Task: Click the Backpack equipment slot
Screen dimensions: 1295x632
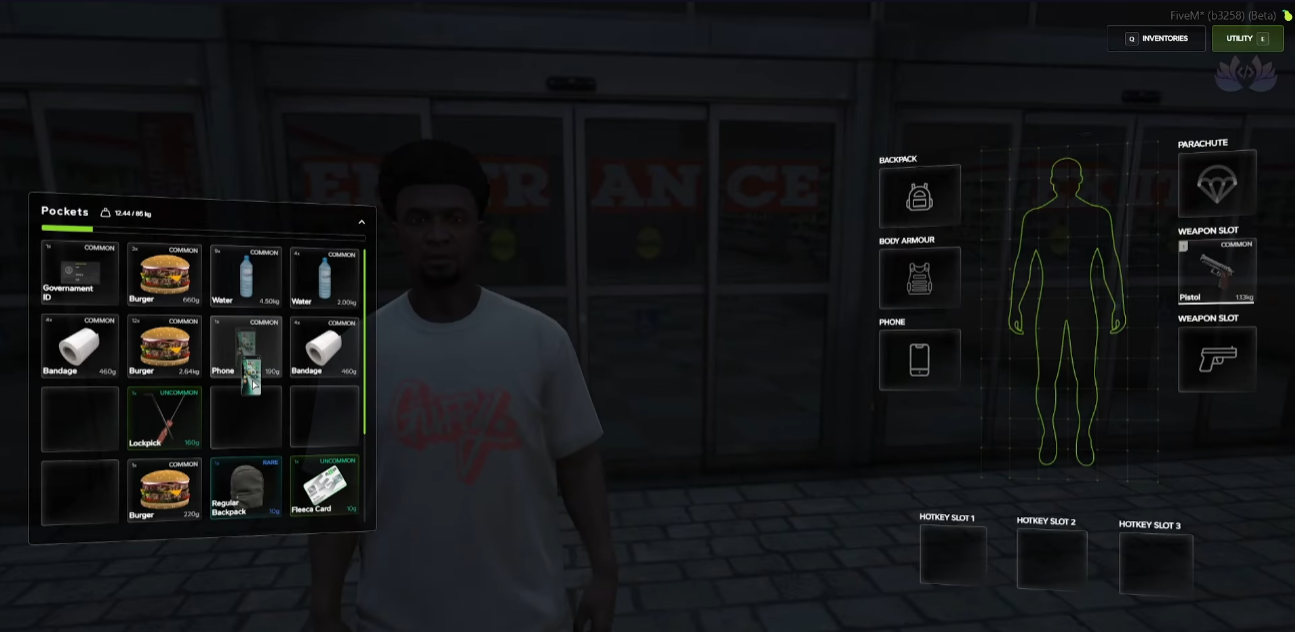Action: tap(919, 197)
